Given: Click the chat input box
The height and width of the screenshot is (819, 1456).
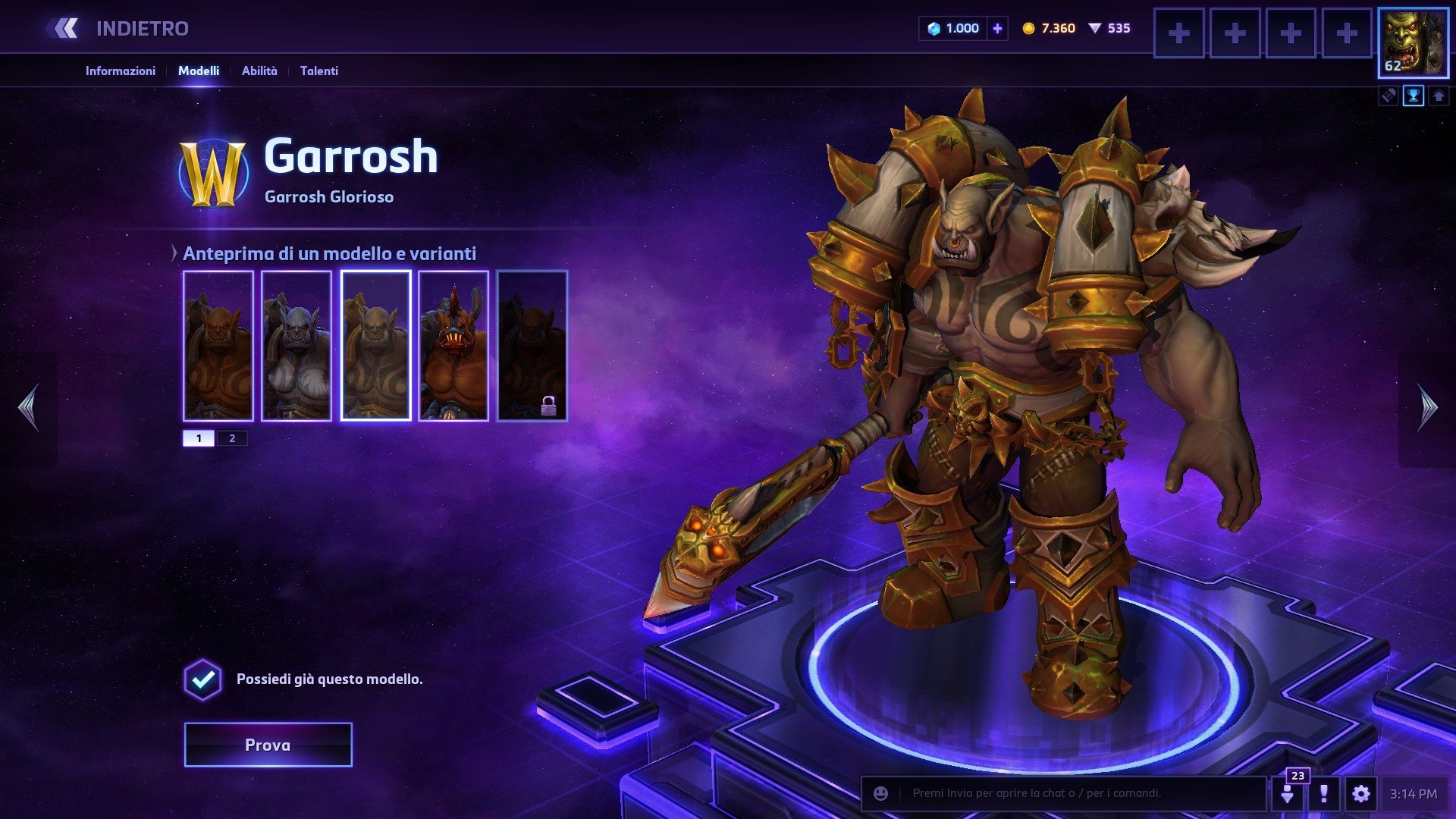Looking at the screenshot, I should 1077,793.
